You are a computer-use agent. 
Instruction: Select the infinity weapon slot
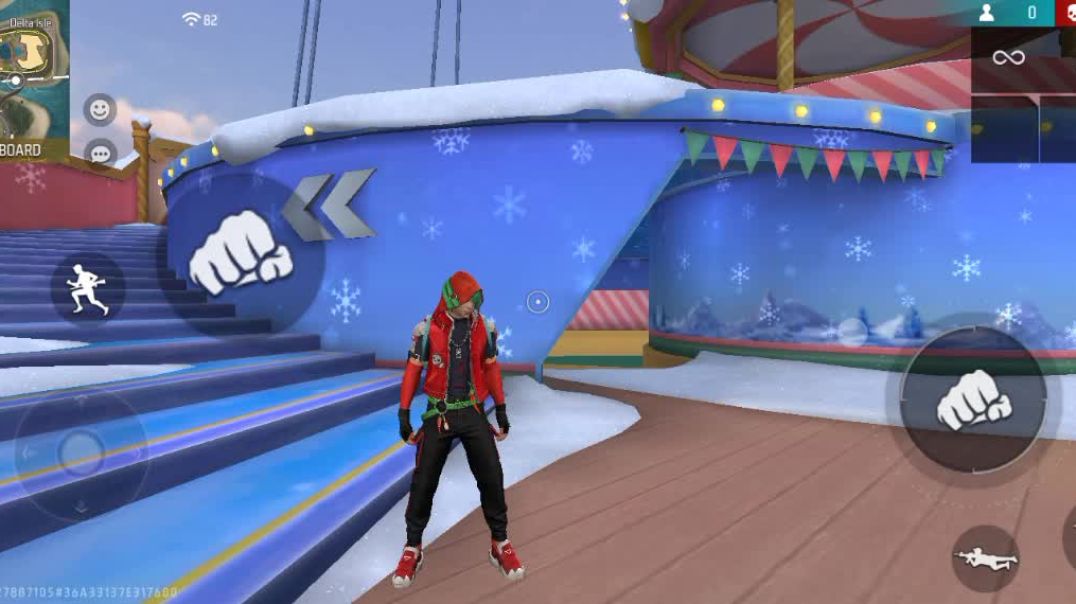1007,59
